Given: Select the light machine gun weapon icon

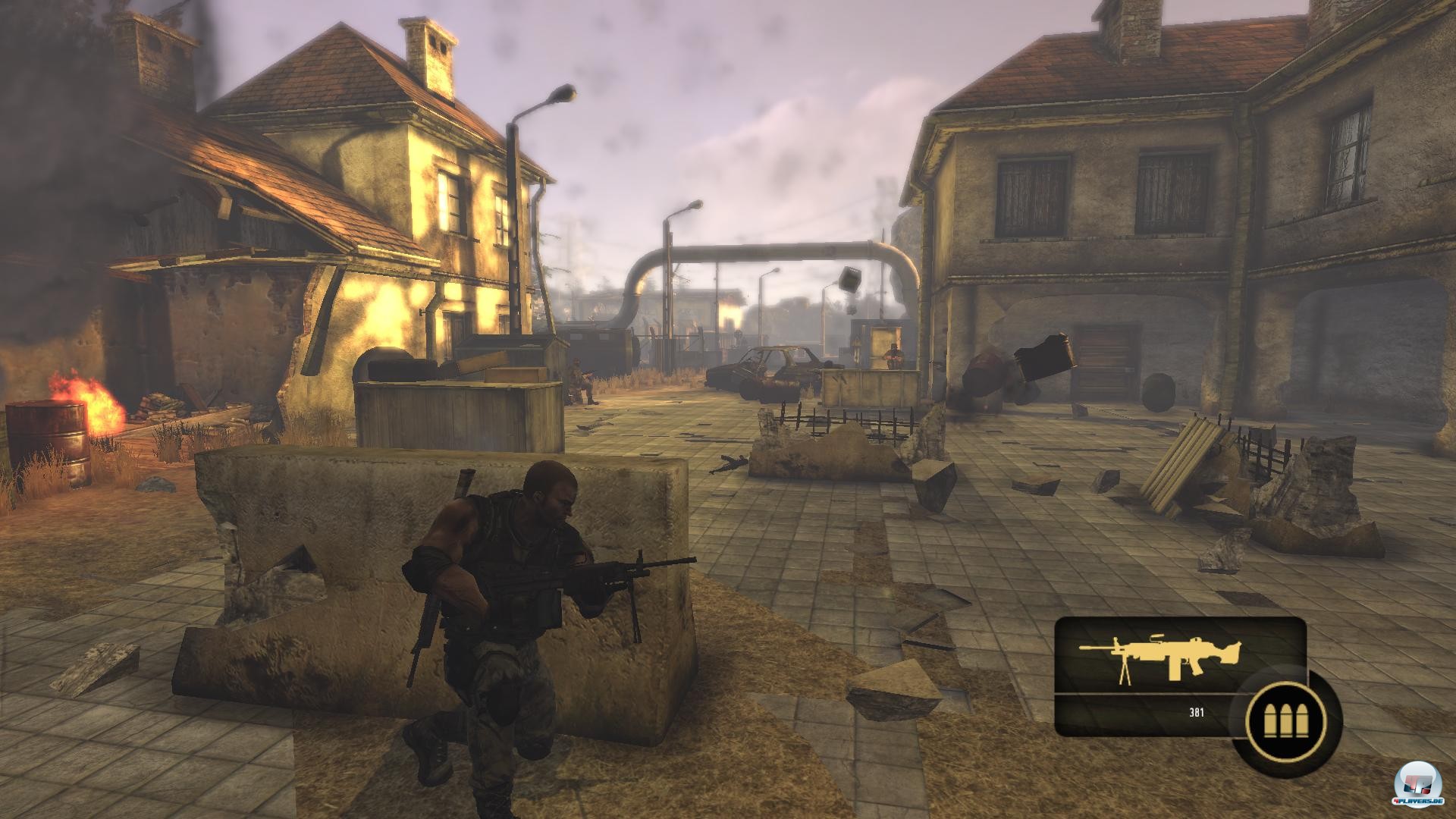Looking at the screenshot, I should click(x=1160, y=657).
